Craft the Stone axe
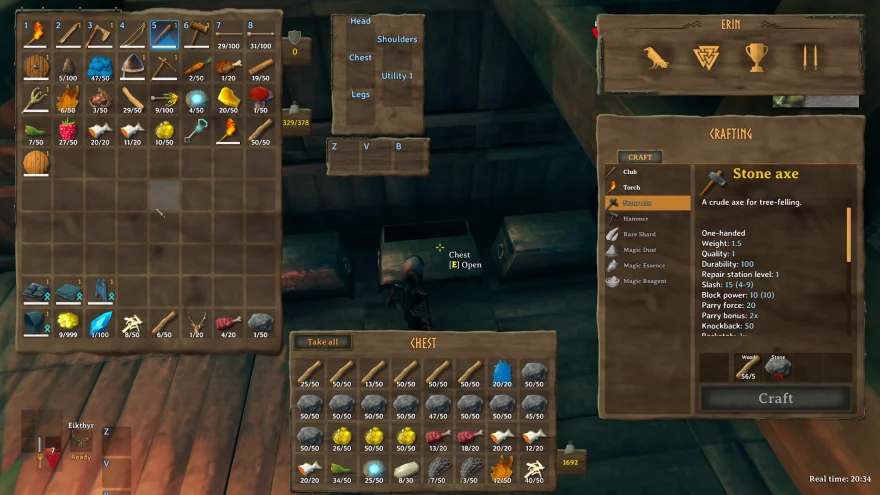 (x=775, y=398)
